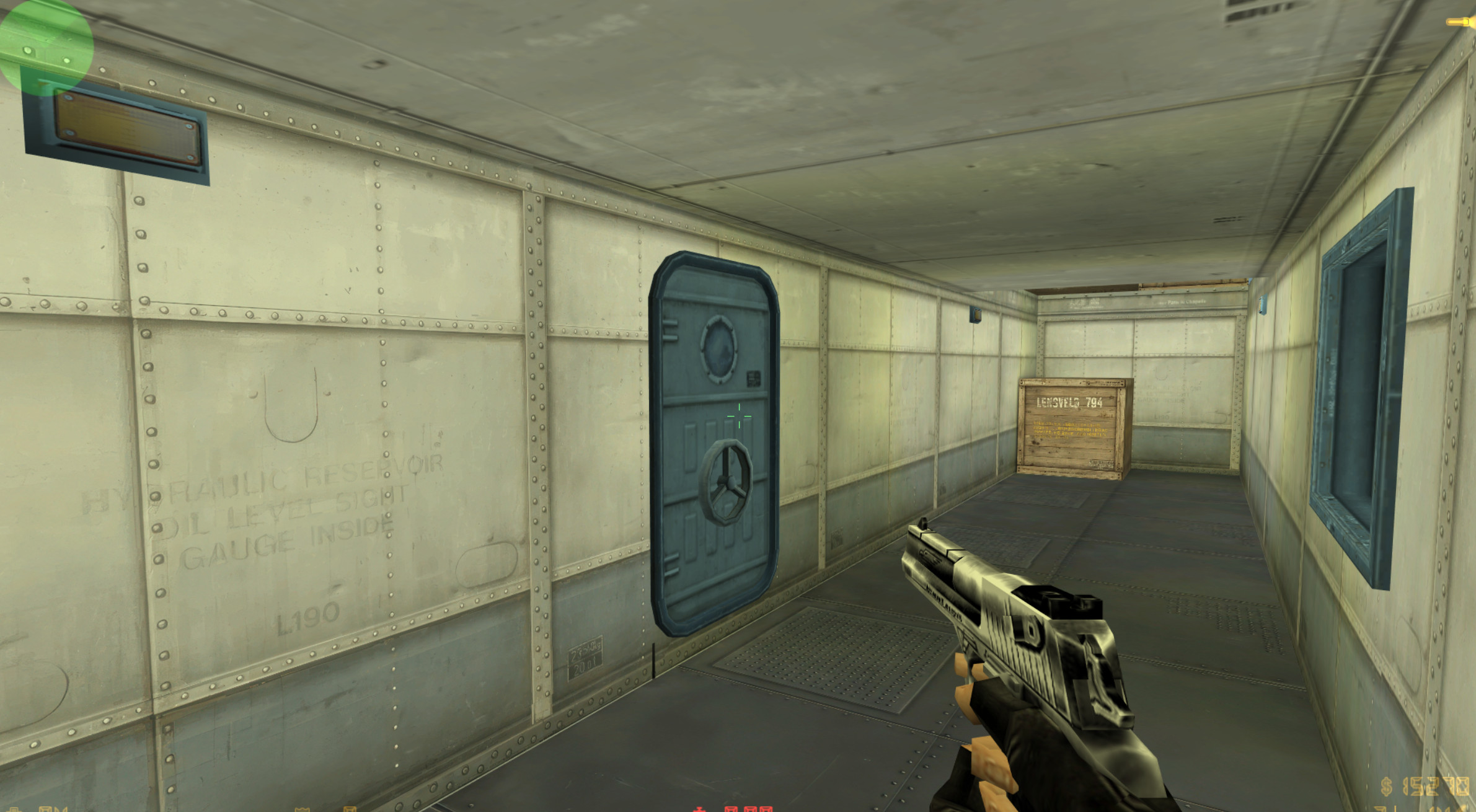The width and height of the screenshot is (1476, 812).
Task: Select the dollar sign money icon
Action: point(1387,785)
